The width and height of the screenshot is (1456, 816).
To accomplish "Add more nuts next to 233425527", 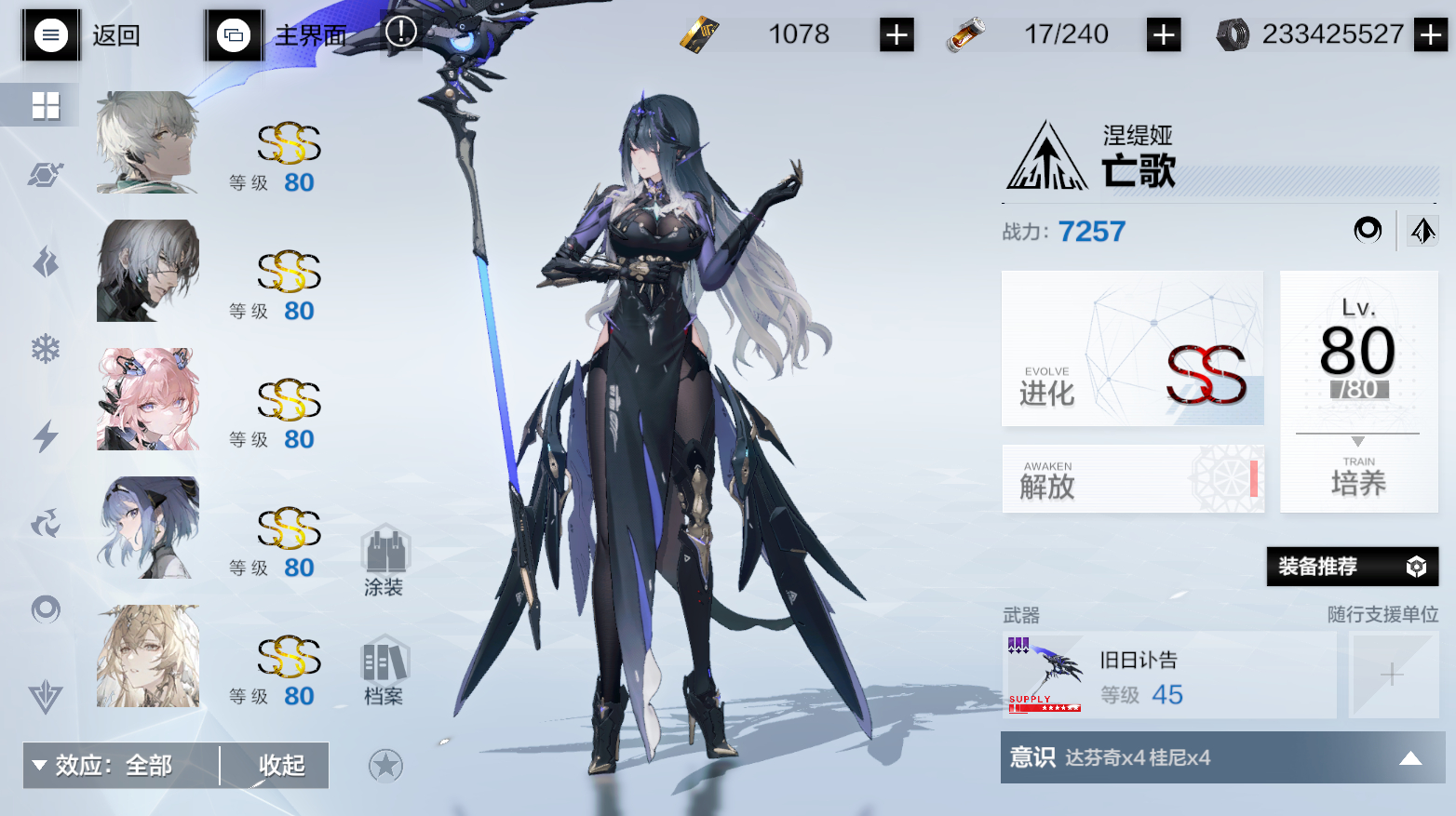I will [1430, 35].
